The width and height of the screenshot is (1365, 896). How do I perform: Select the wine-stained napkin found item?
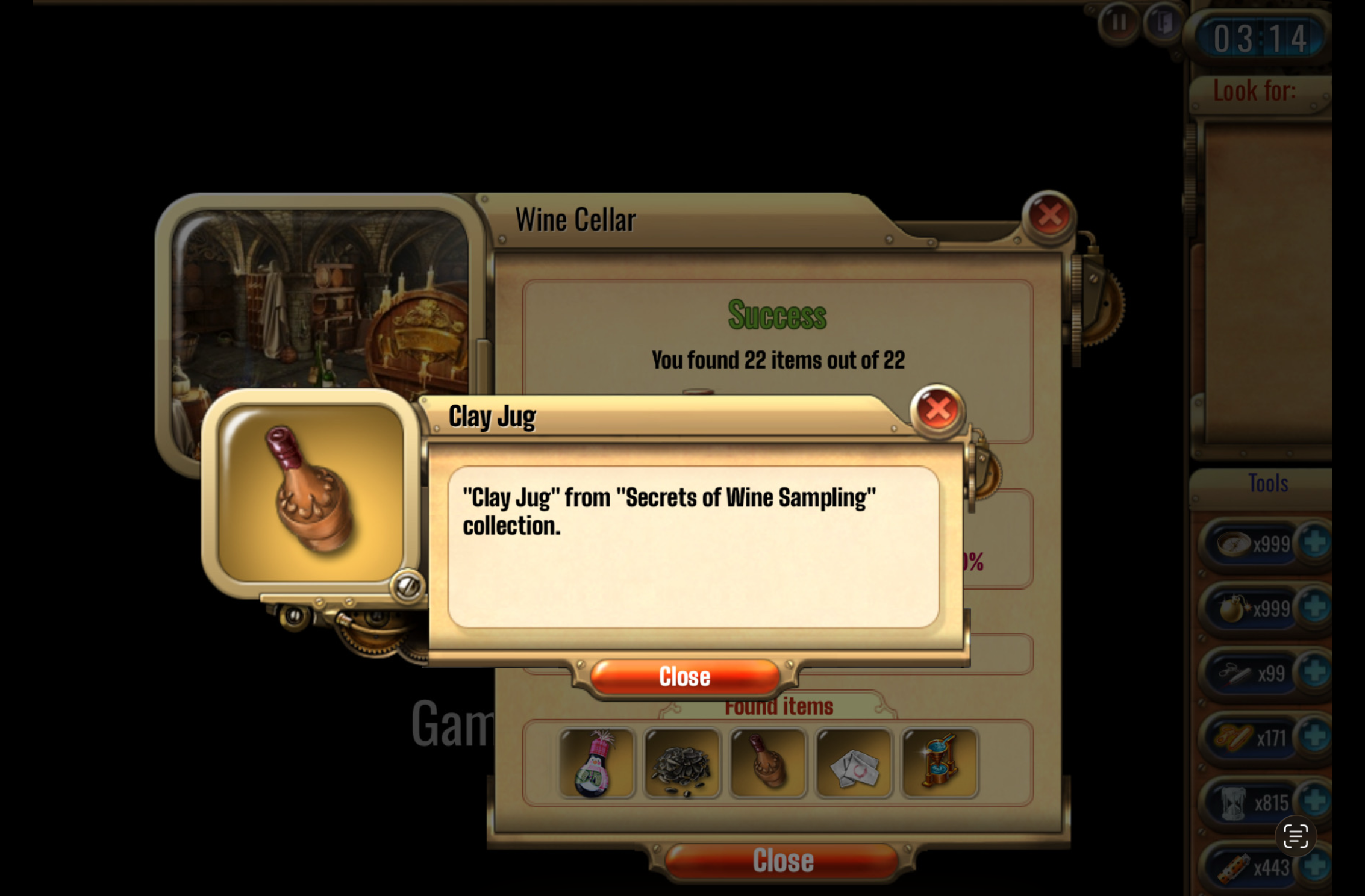coord(854,764)
